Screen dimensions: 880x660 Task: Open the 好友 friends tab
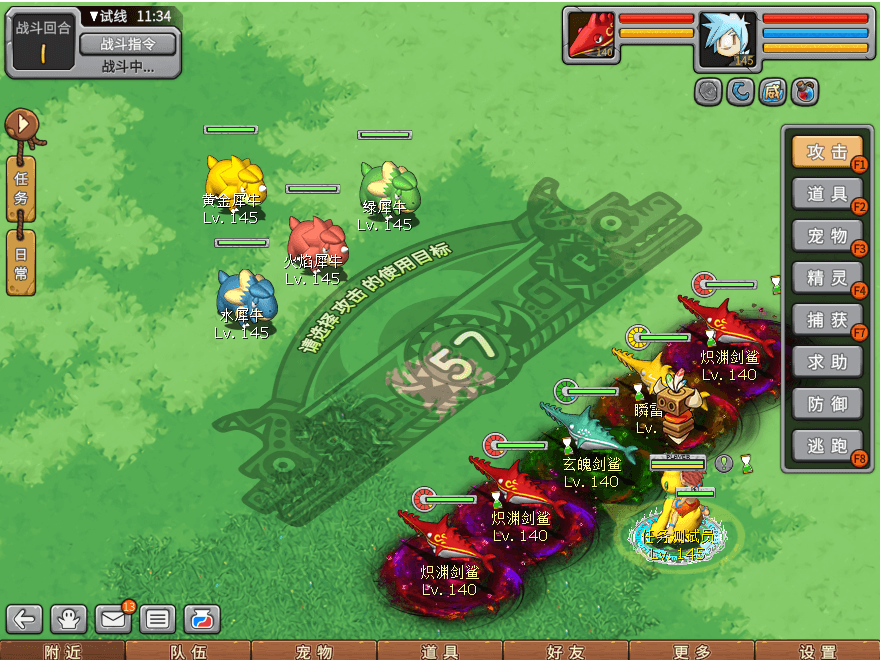point(565,651)
